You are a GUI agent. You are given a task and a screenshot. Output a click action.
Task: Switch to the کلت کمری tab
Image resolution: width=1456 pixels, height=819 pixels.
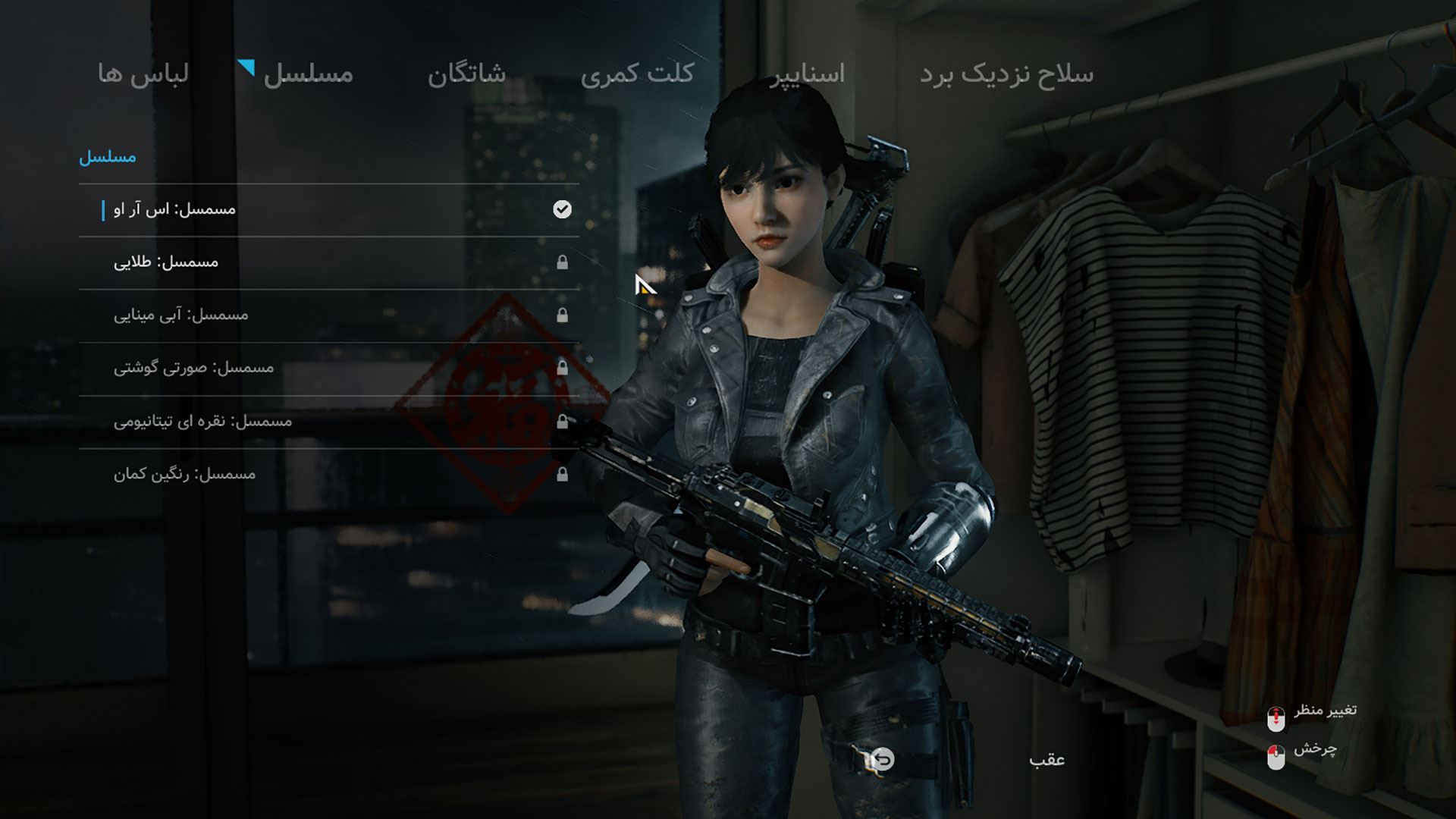point(637,74)
